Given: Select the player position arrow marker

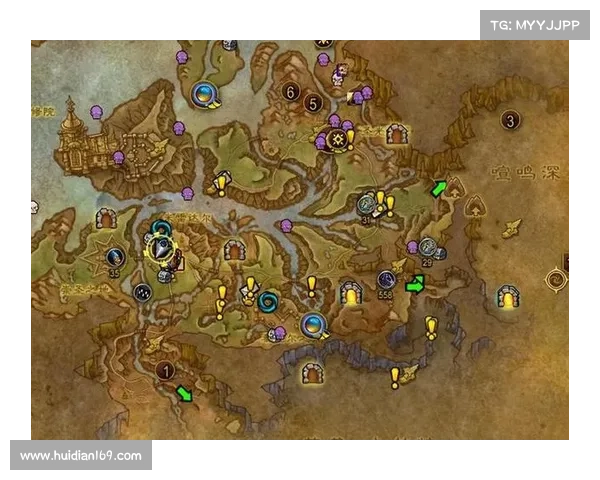Looking at the screenshot, I should [x=160, y=247].
